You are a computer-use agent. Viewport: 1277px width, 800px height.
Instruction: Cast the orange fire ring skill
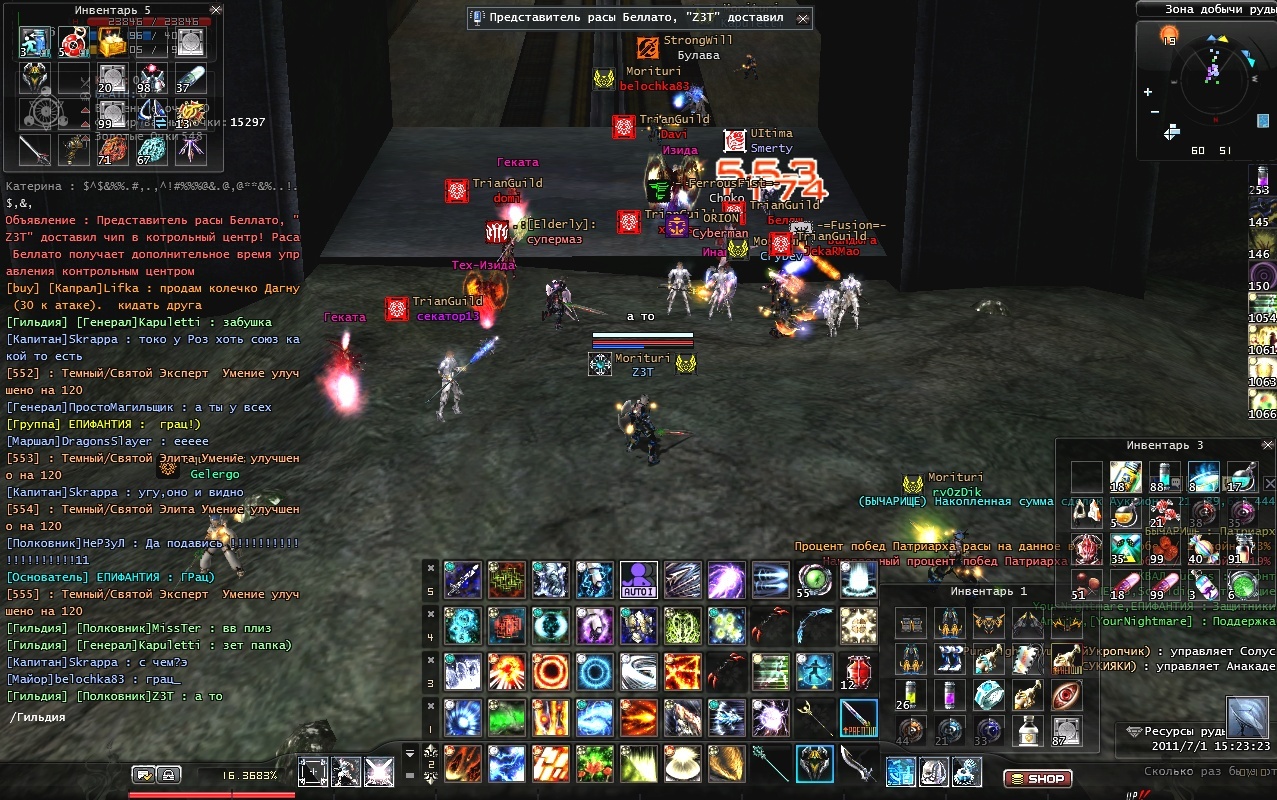[549, 672]
